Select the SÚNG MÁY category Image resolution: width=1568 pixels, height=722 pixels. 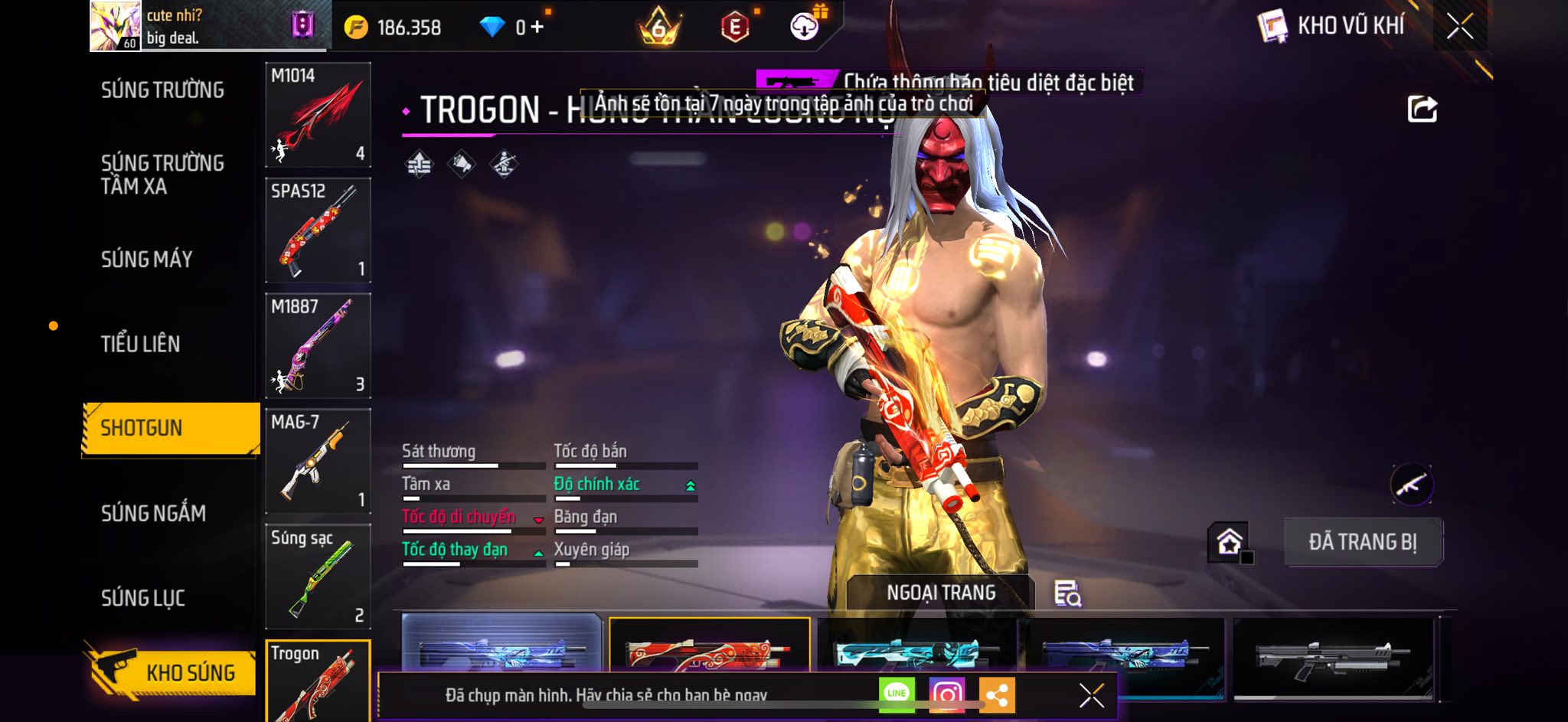click(146, 260)
